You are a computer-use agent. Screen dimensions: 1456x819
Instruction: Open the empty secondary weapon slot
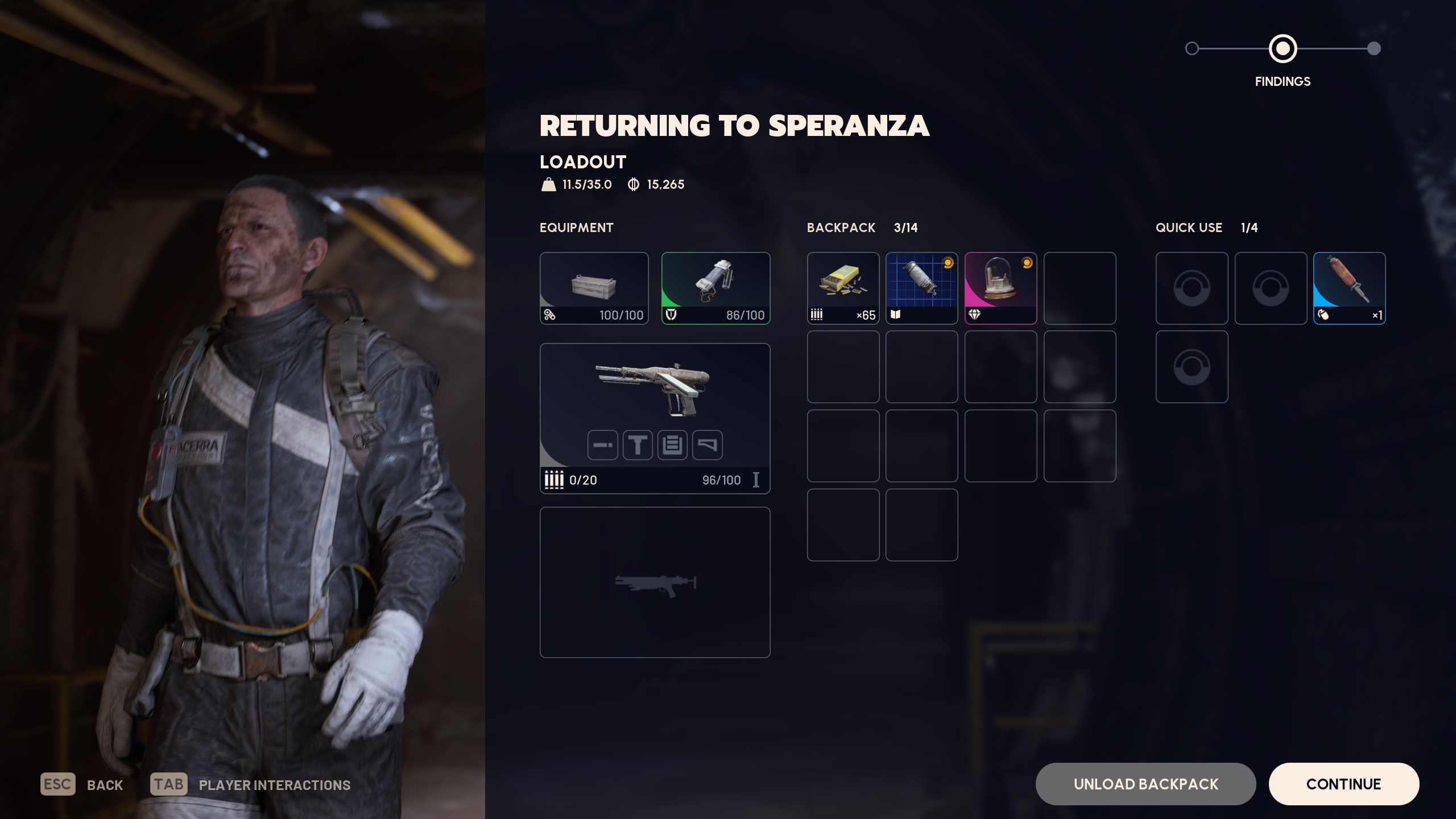(x=655, y=582)
